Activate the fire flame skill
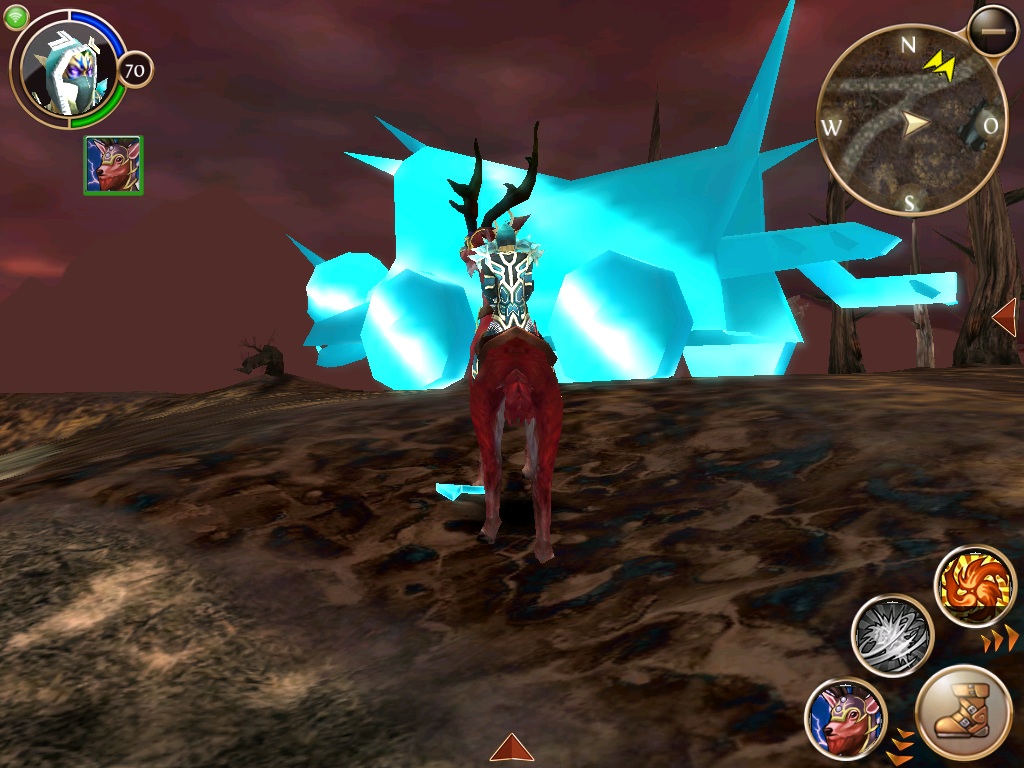1024x768 pixels. (975, 587)
